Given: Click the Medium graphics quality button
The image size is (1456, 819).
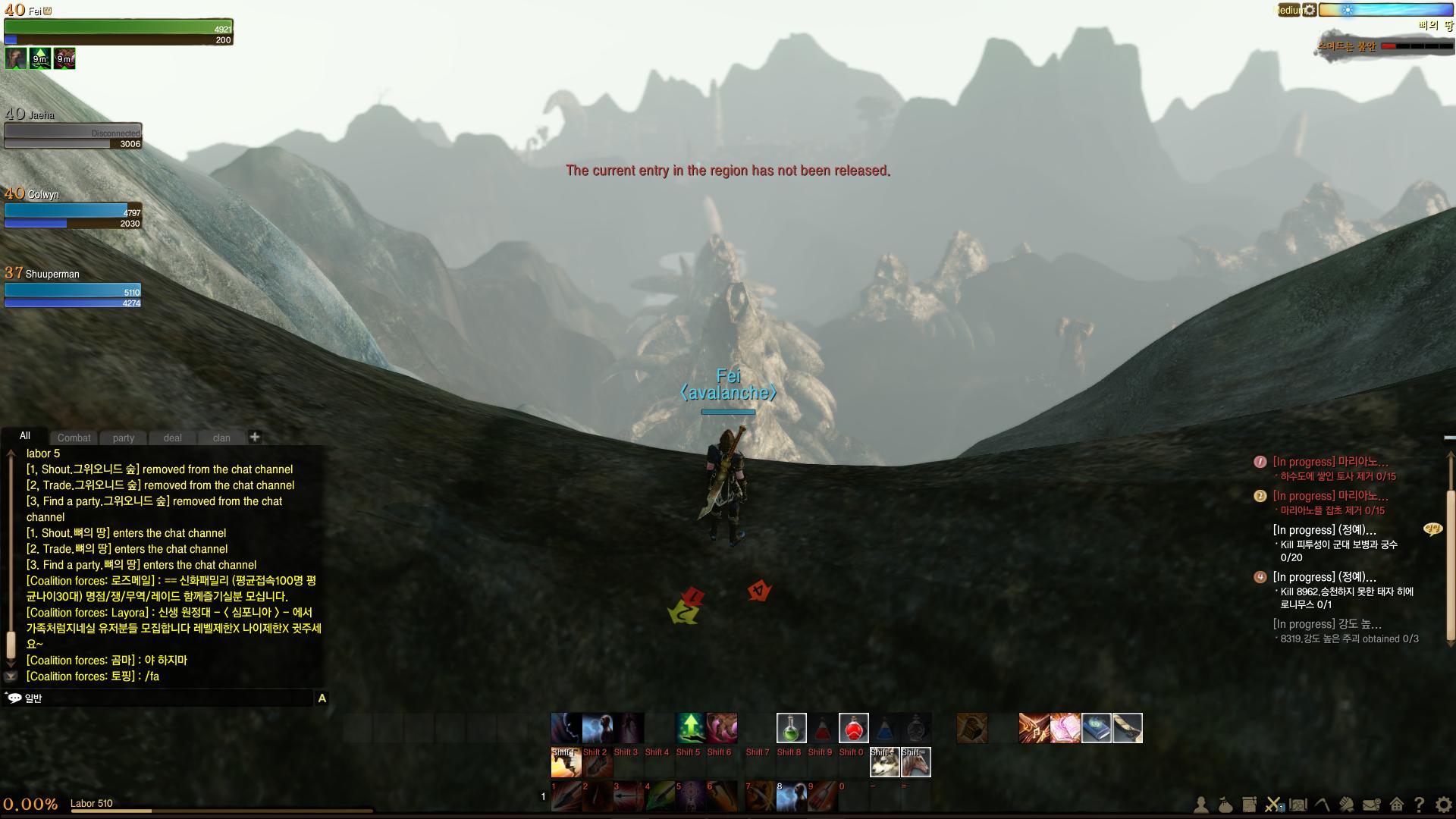Looking at the screenshot, I should pos(1287,10).
